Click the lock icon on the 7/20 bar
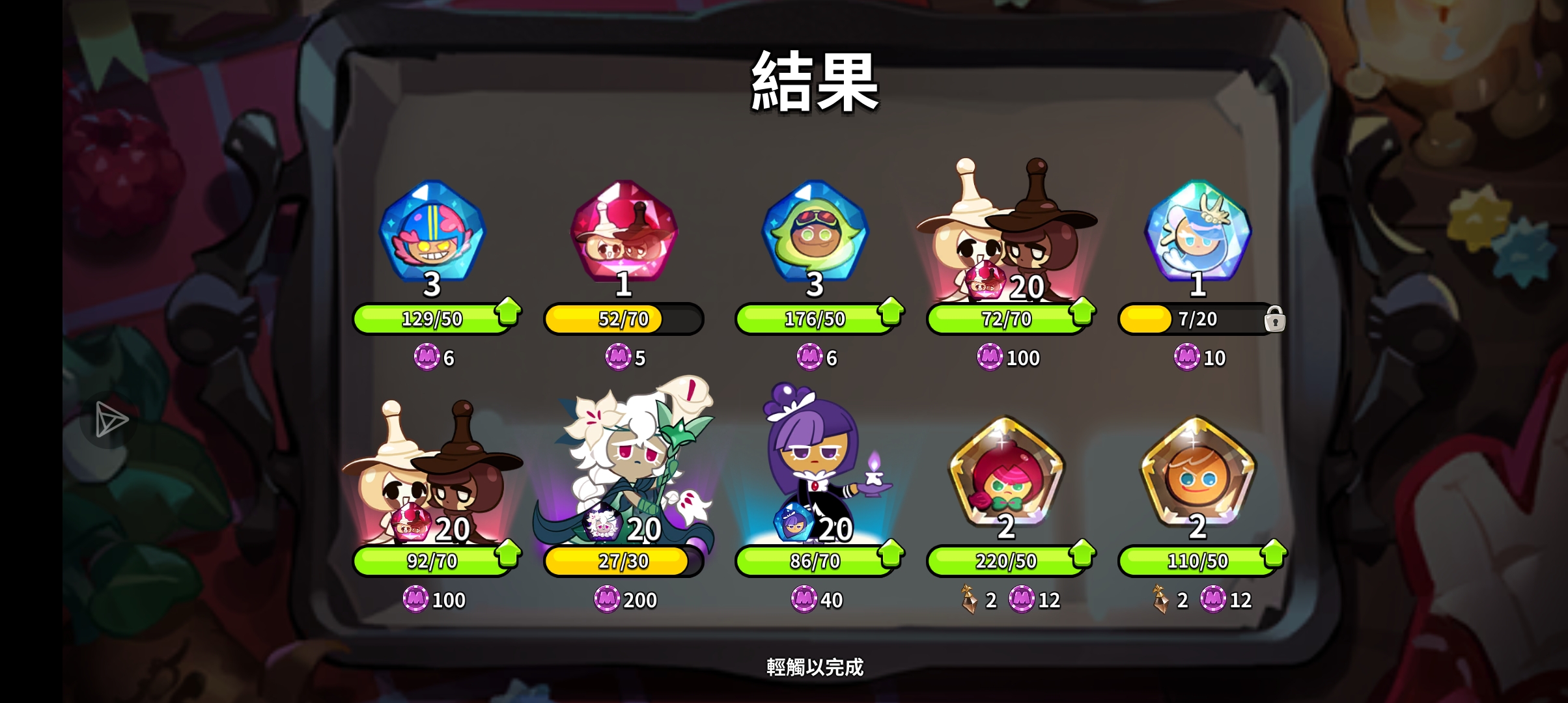The width and height of the screenshot is (1568, 703). 1277,320
